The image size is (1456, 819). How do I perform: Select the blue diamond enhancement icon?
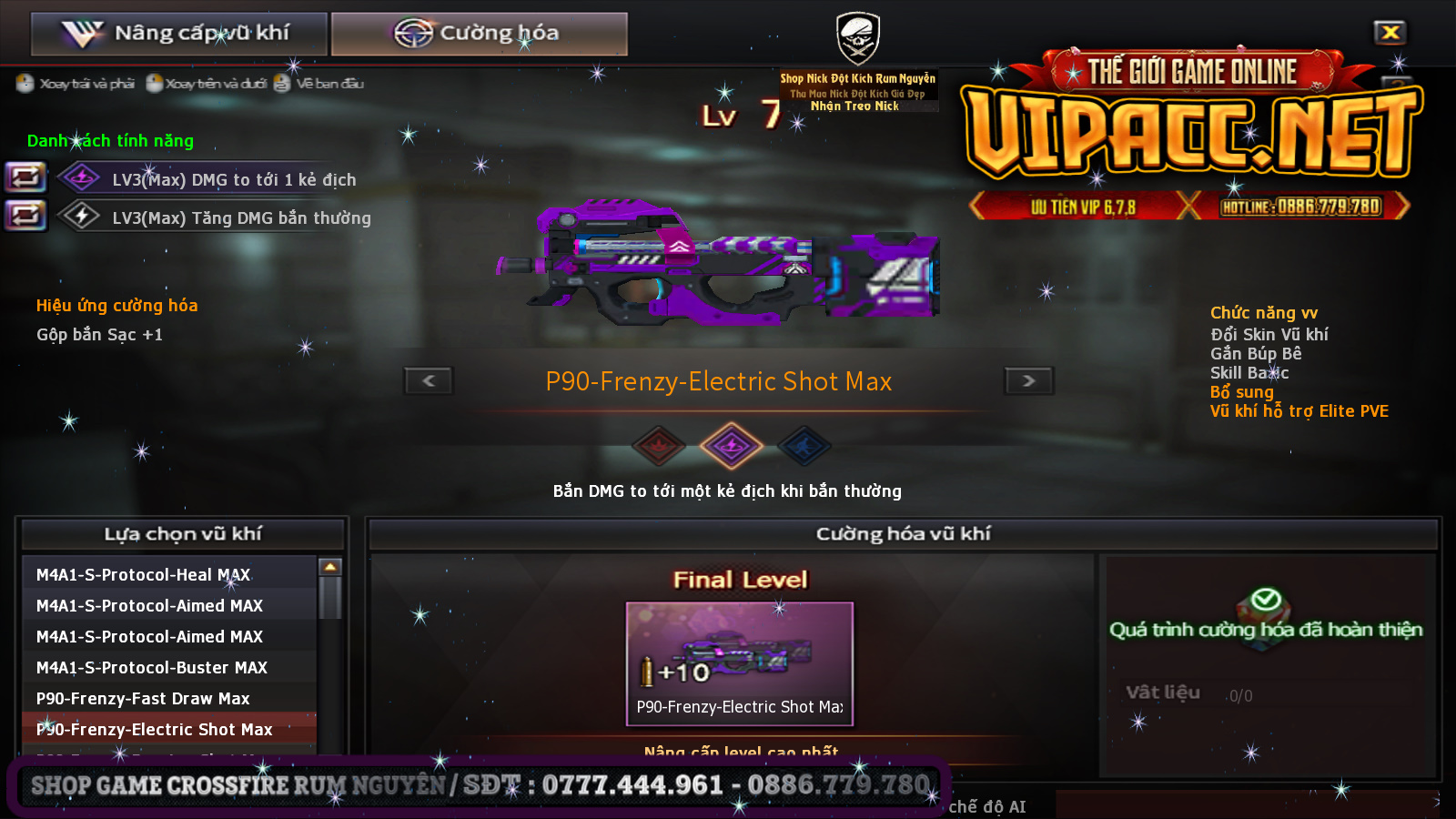pyautogui.click(x=804, y=446)
